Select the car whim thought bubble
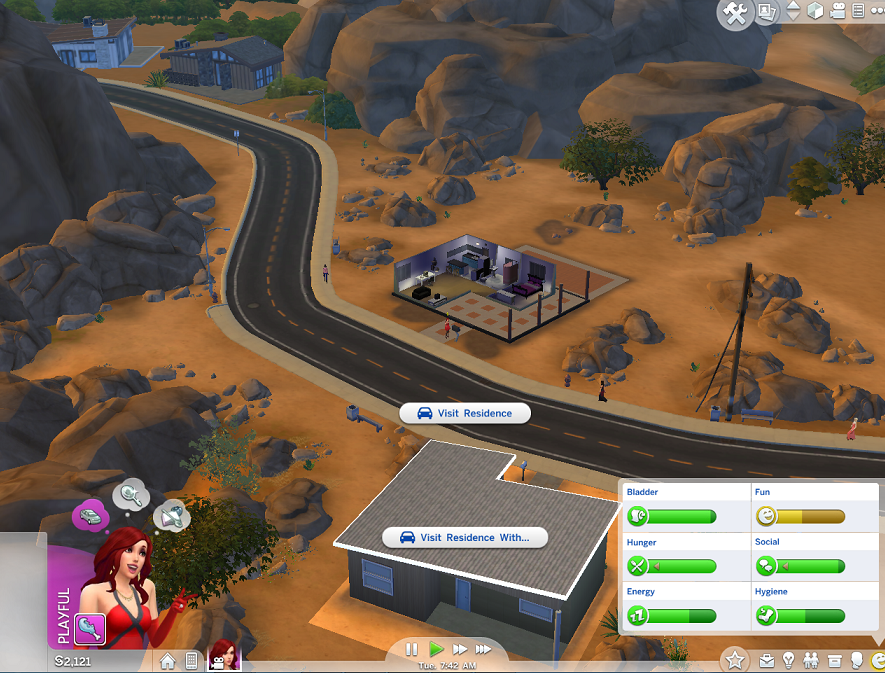Viewport: 885px width, 673px height. point(89,516)
